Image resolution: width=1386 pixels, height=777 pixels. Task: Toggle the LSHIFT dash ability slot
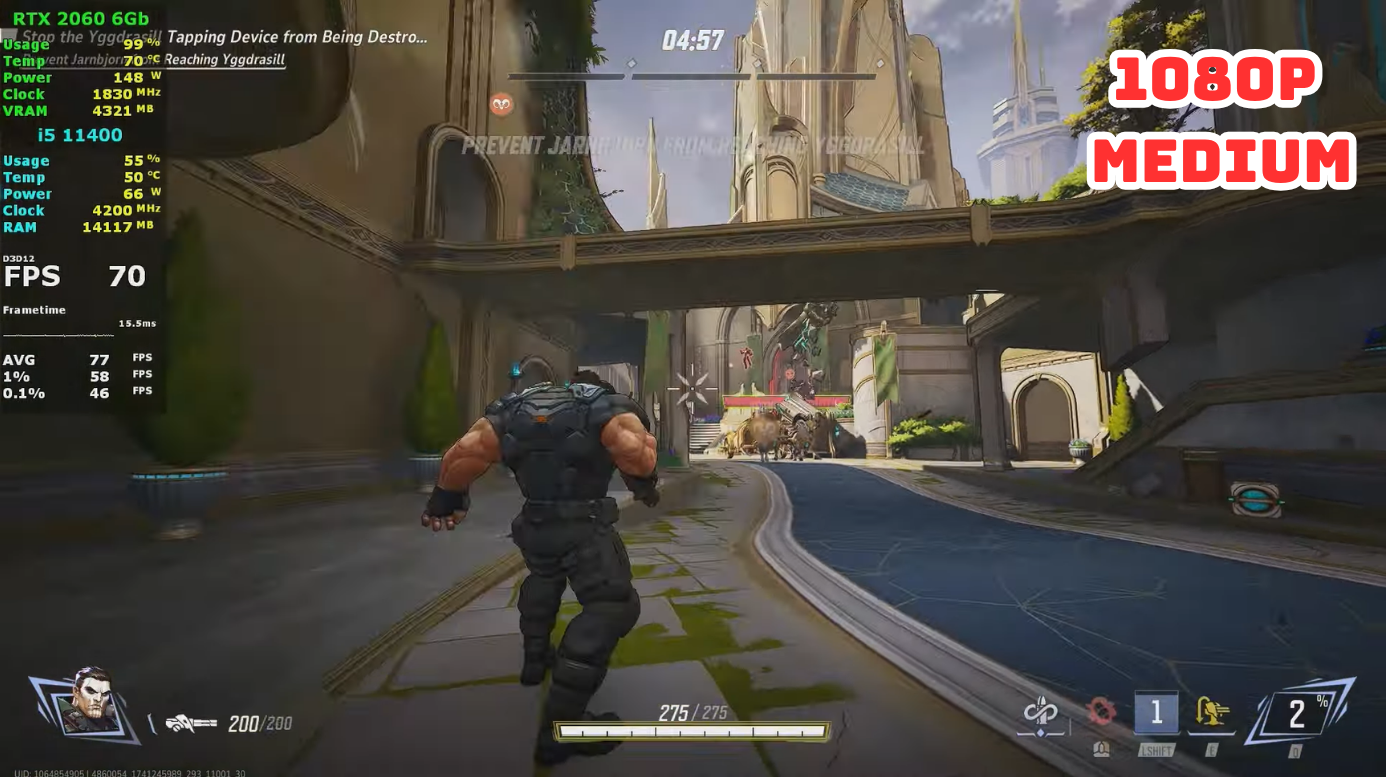[x=1156, y=713]
